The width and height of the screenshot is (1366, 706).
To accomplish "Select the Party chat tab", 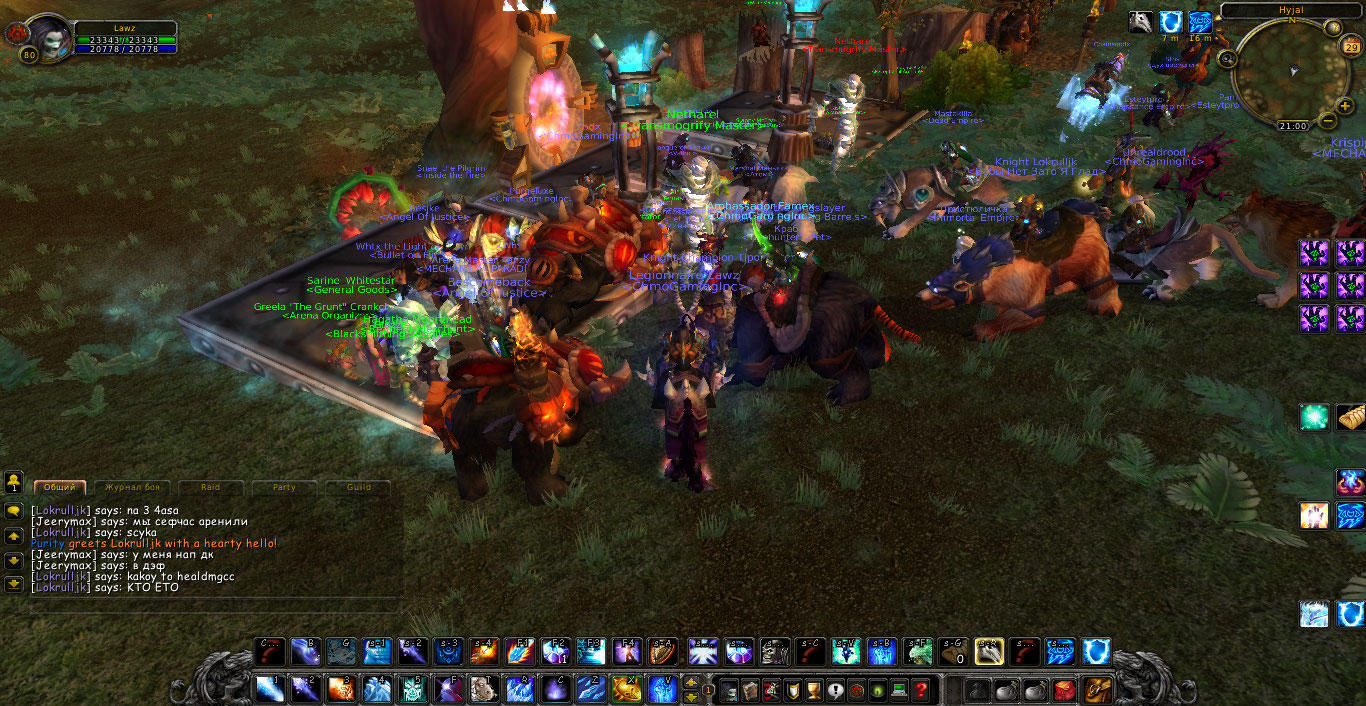I will [284, 488].
